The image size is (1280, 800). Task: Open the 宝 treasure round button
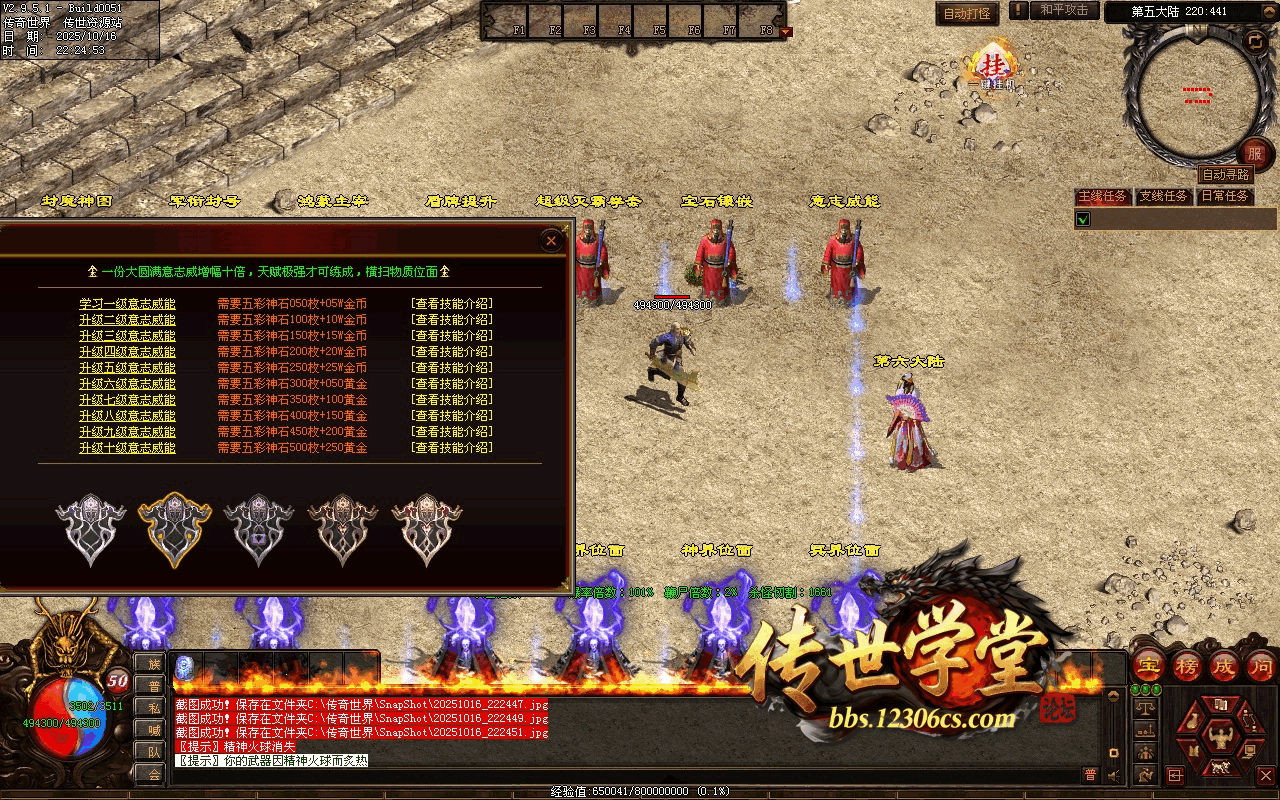1149,666
